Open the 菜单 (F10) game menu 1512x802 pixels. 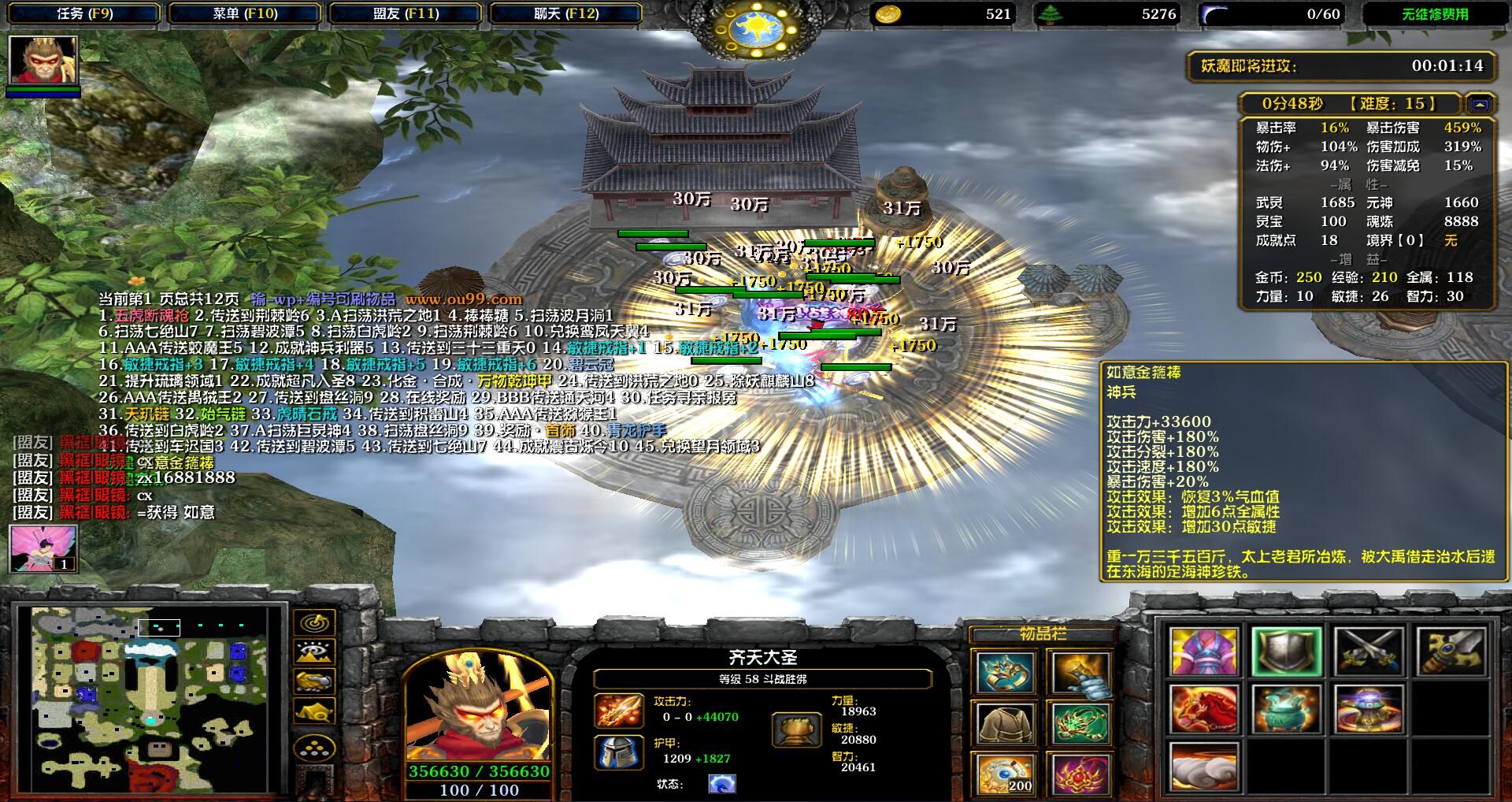(x=245, y=13)
